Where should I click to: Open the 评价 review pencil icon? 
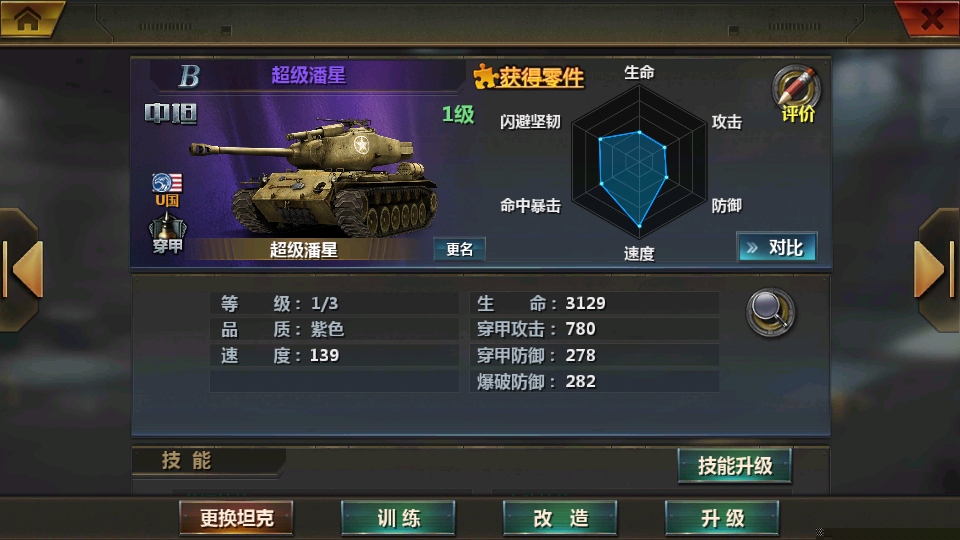(797, 93)
